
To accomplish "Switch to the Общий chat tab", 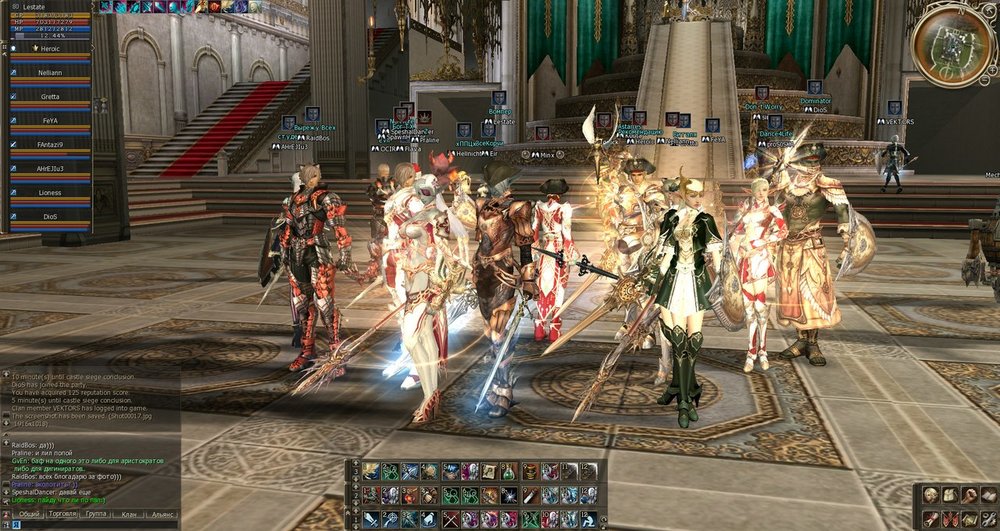I will click(x=29, y=513).
